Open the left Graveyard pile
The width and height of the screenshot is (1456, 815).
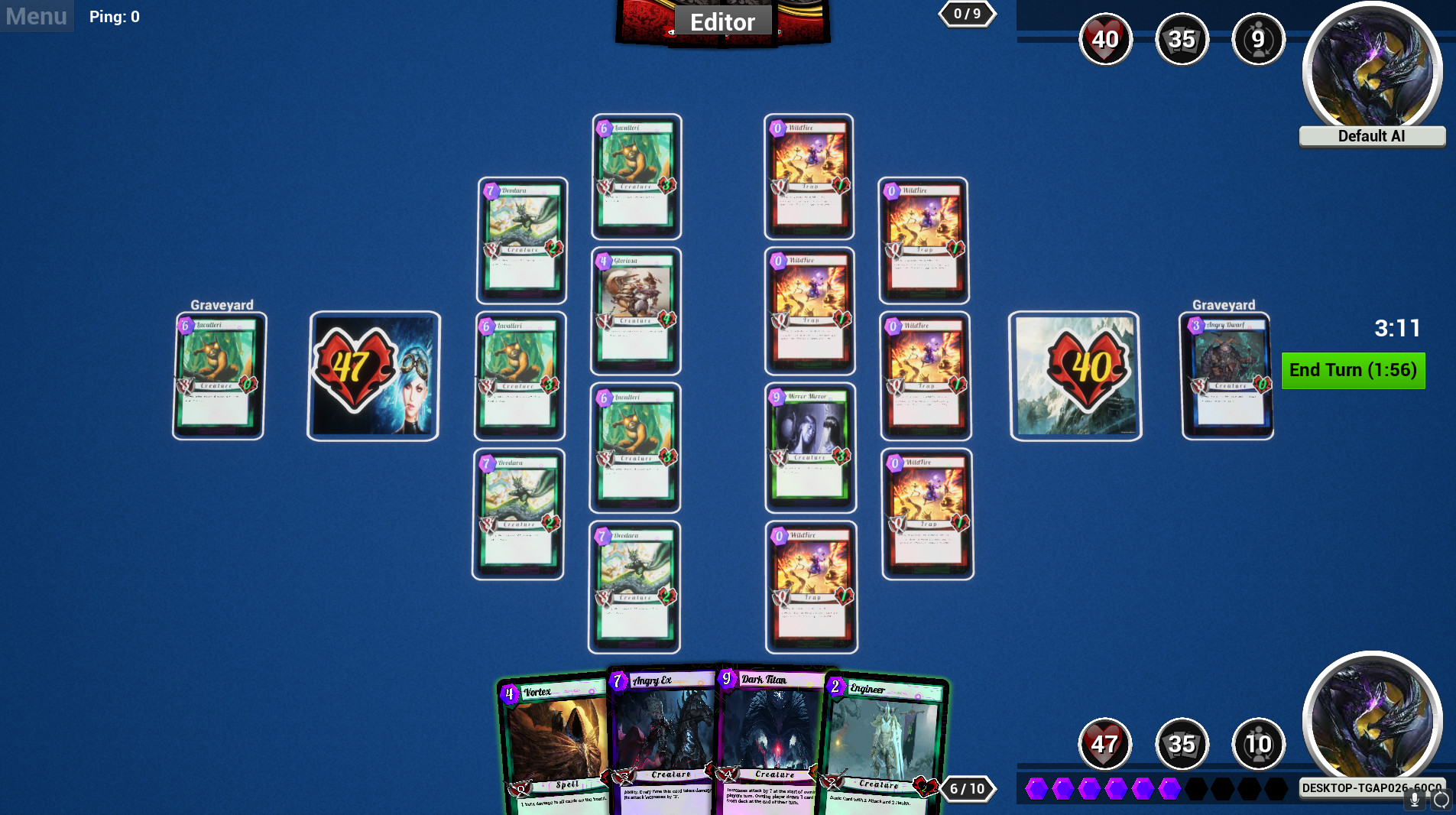point(218,375)
